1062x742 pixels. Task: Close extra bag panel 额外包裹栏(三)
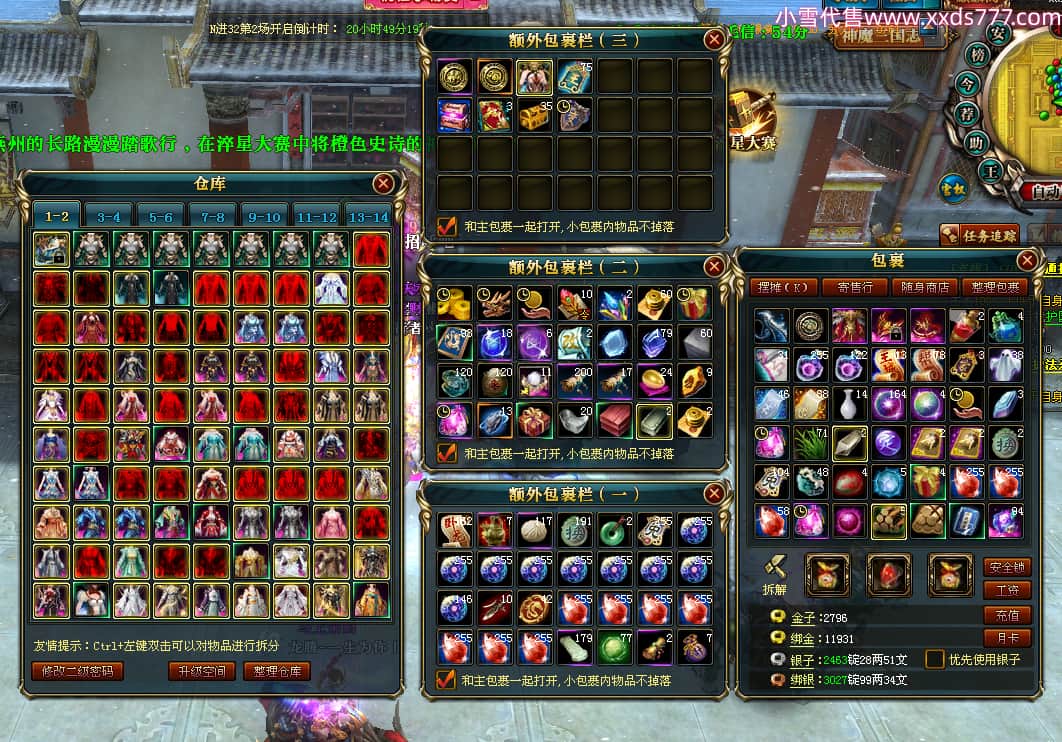point(714,40)
